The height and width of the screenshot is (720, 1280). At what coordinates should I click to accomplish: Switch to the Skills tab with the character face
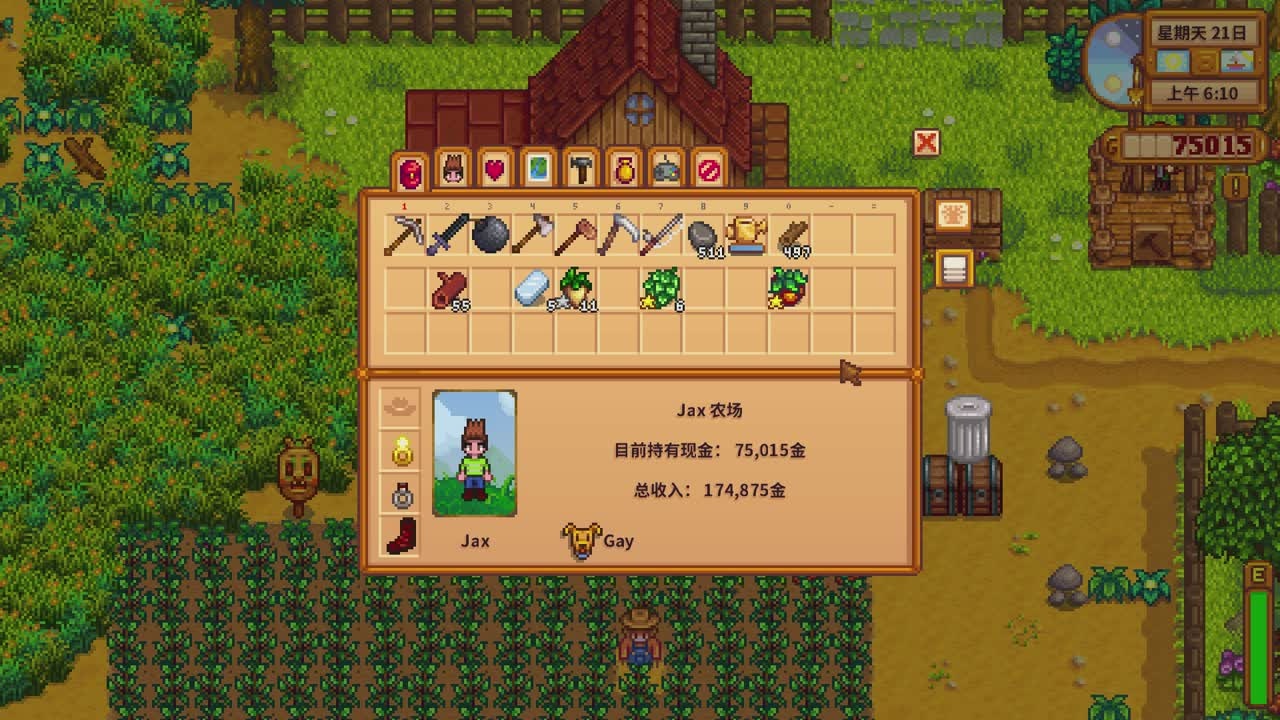pos(453,170)
